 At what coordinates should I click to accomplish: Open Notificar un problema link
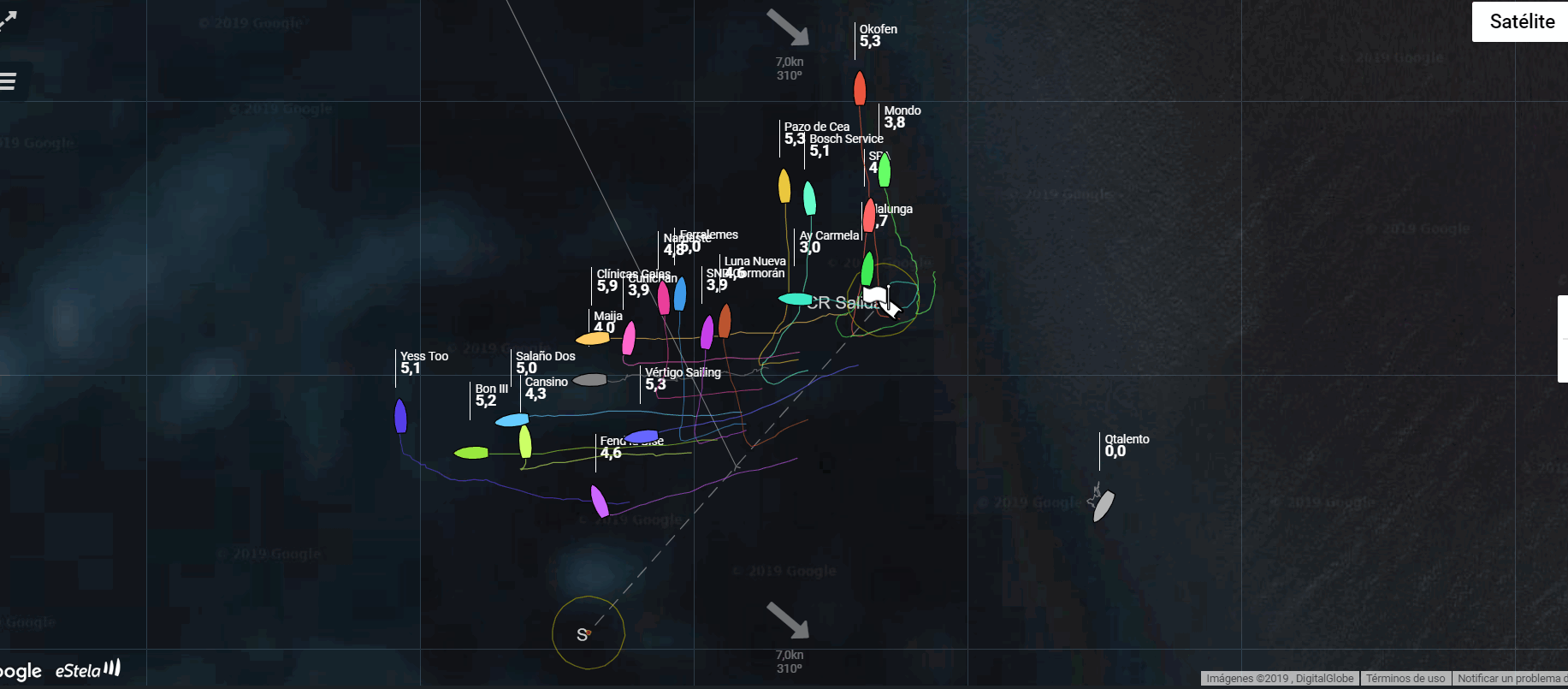point(1512,679)
